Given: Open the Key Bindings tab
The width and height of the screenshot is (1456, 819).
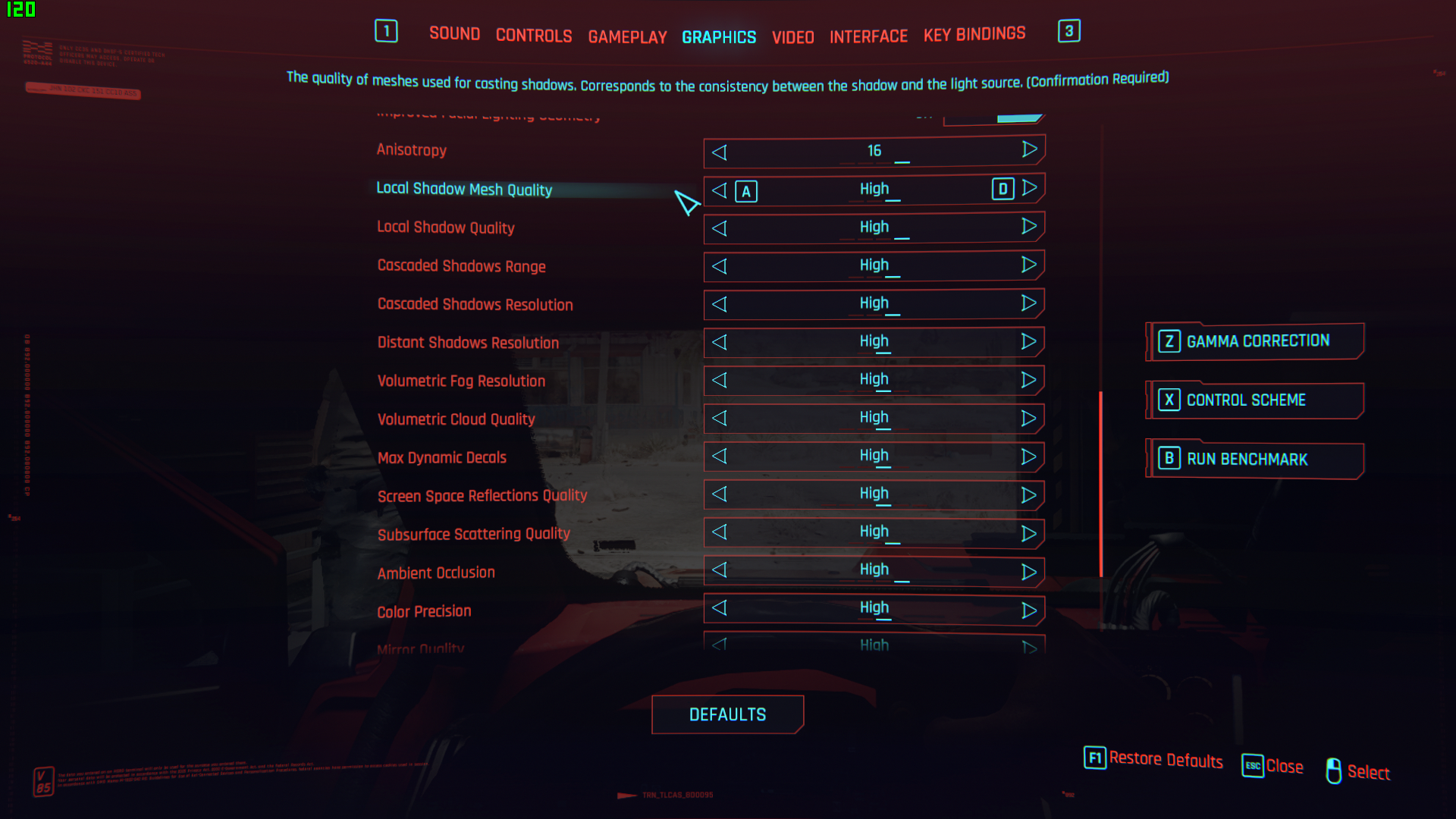Looking at the screenshot, I should click(x=974, y=34).
